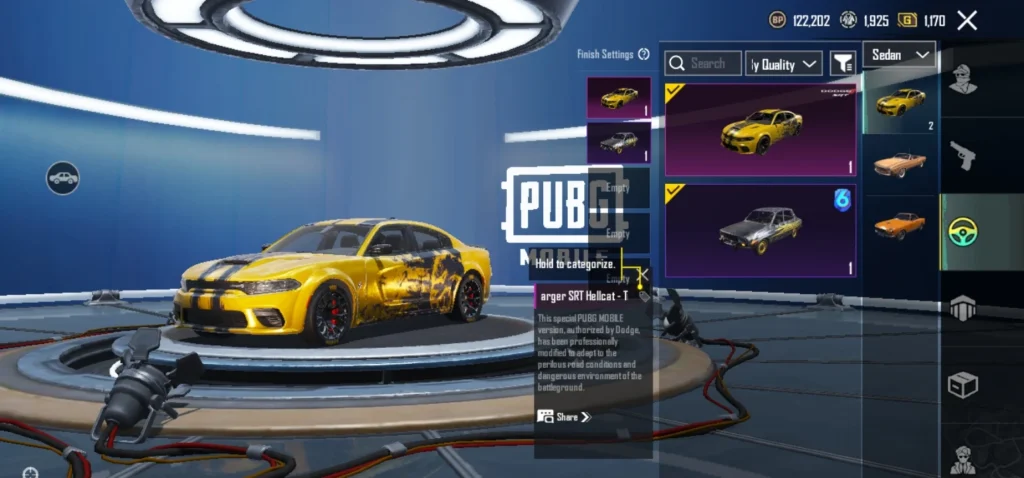Viewport: 1024px width, 478px height.
Task: Select the yellow car finish slot
Action: coord(619,98)
